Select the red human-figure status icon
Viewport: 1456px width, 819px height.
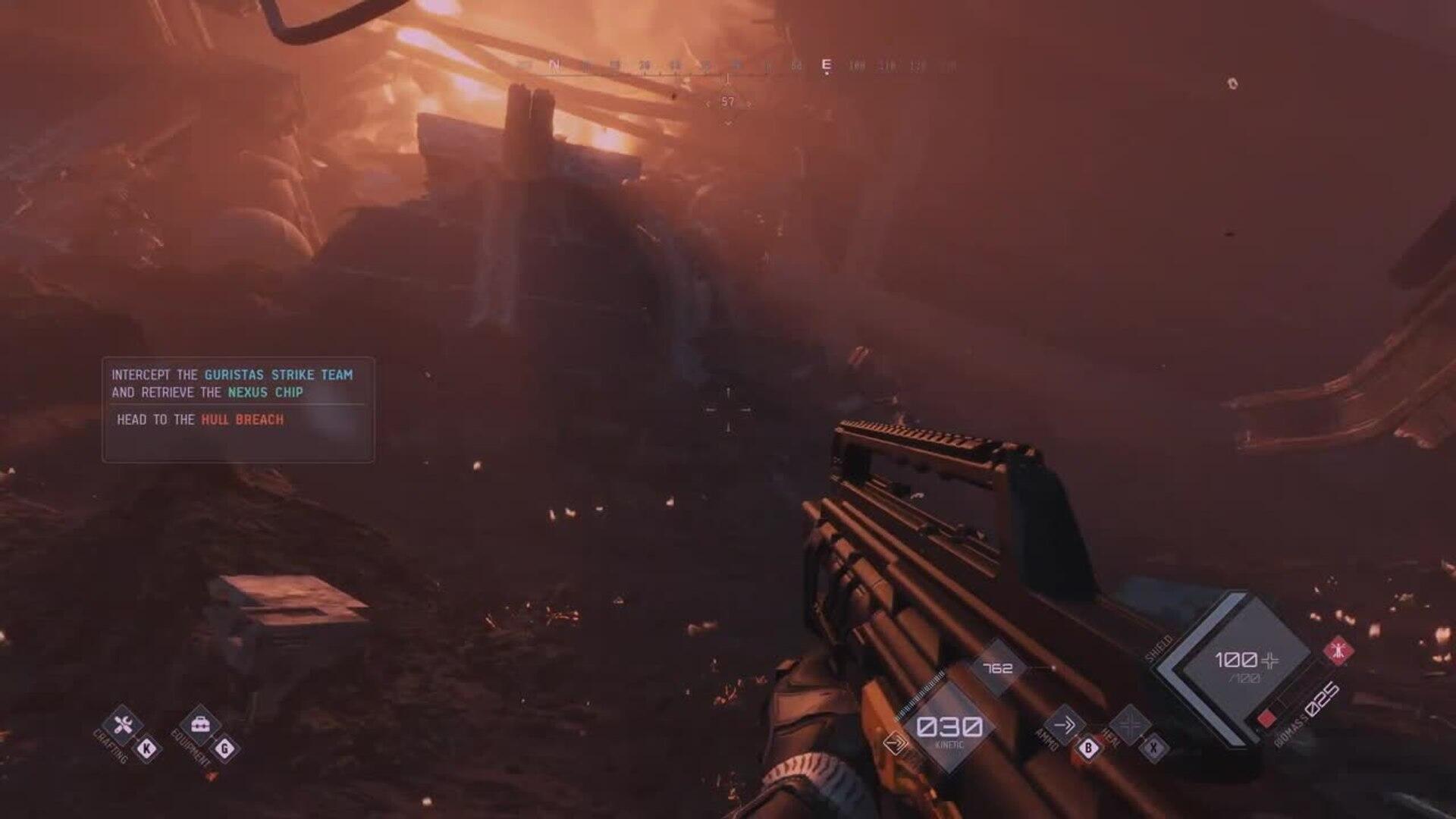[1338, 651]
